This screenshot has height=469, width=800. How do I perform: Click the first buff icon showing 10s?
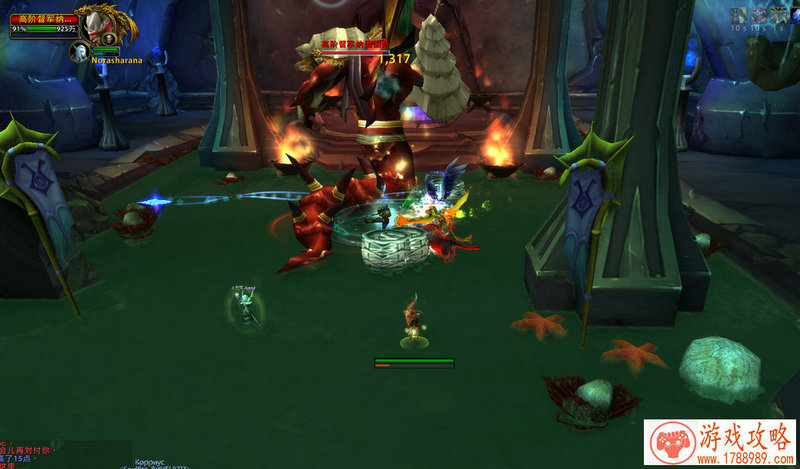click(738, 15)
